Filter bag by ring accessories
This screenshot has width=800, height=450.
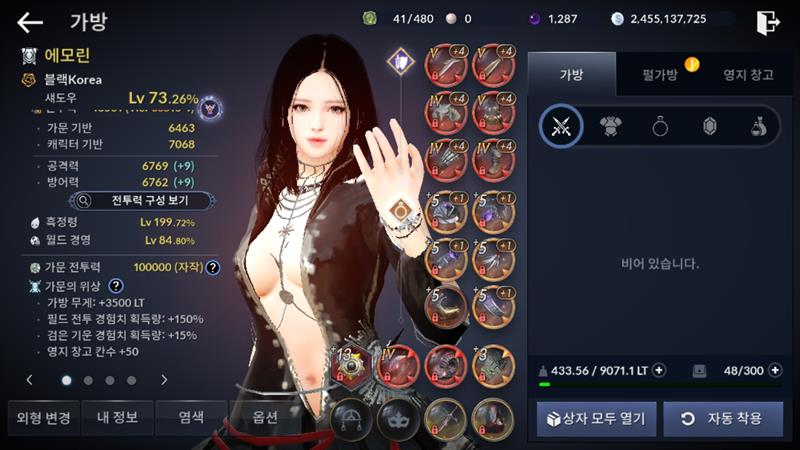click(660, 126)
